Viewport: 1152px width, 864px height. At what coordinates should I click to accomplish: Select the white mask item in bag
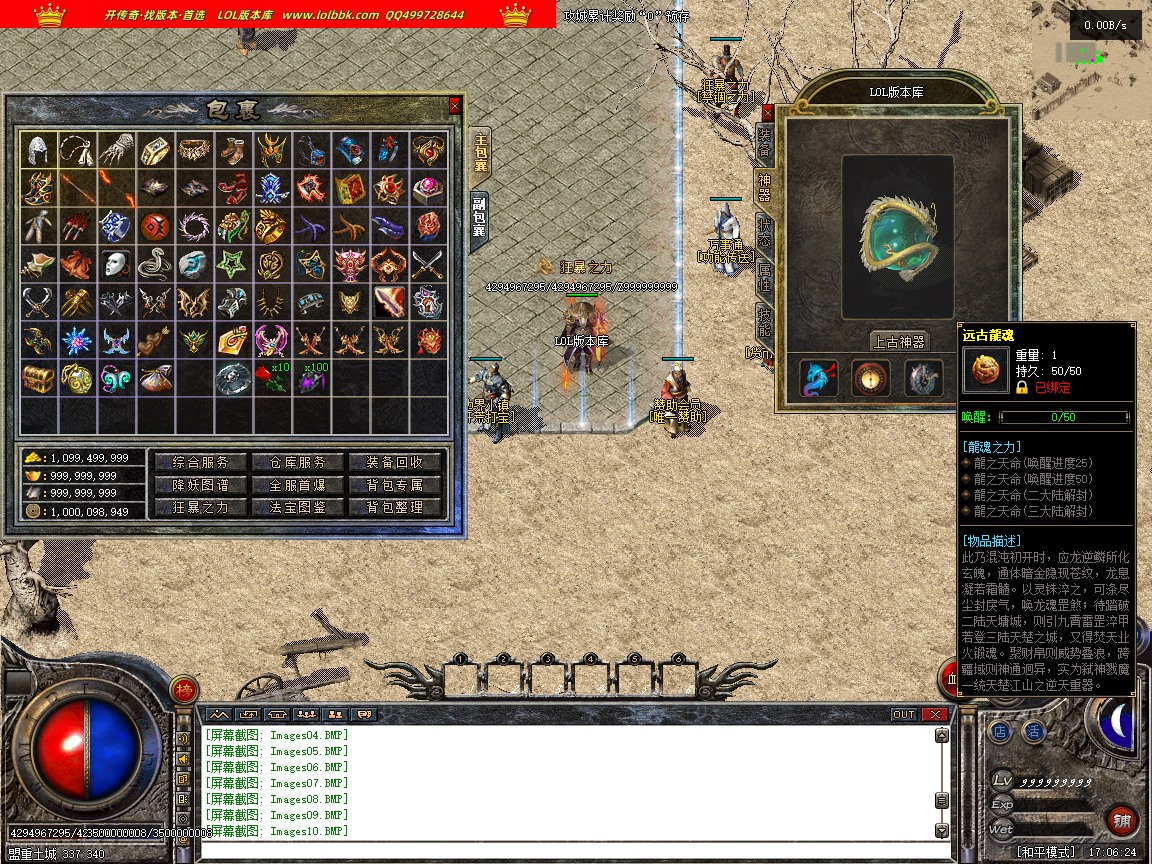117,265
